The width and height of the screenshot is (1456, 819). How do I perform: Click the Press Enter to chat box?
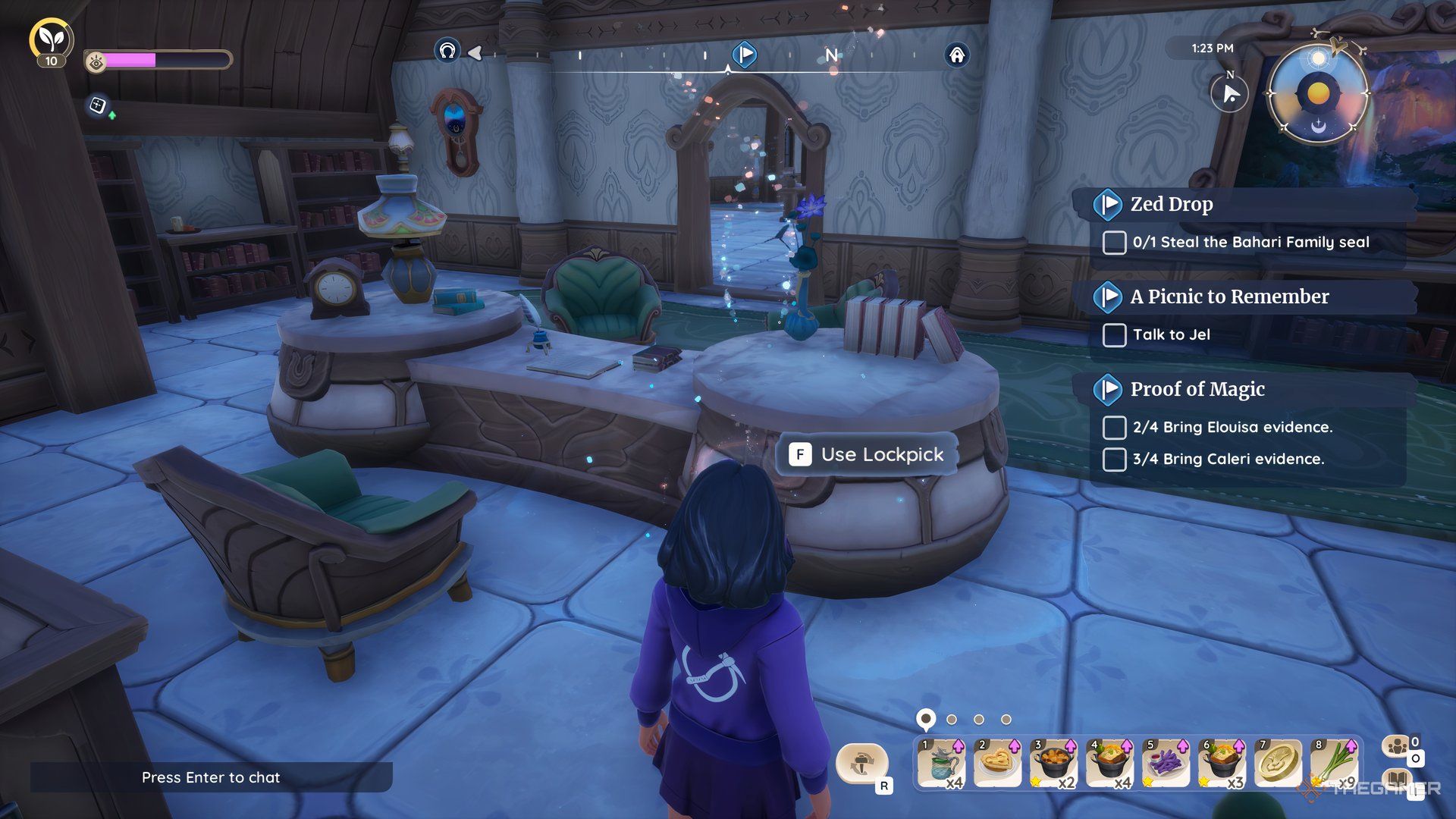(x=211, y=777)
